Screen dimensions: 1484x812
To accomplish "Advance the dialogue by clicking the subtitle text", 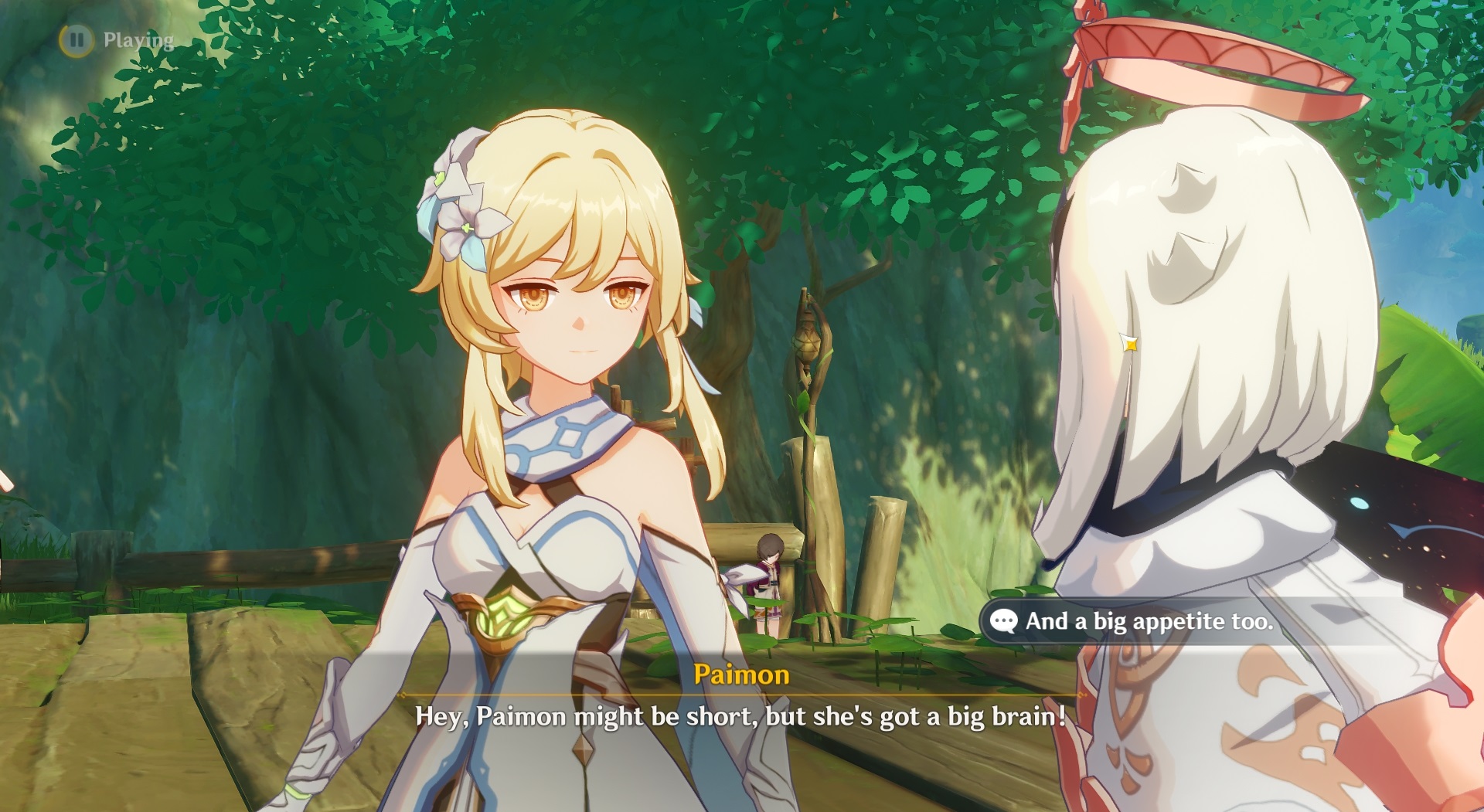I will [x=740, y=717].
